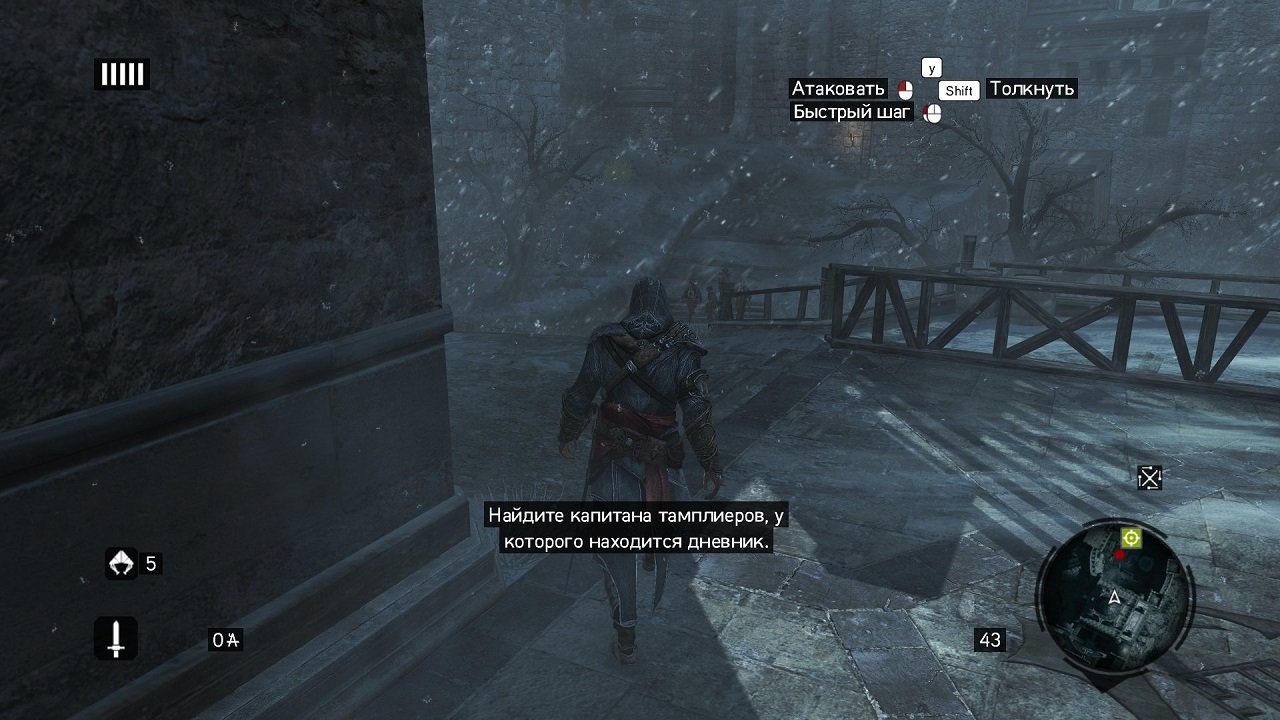The height and width of the screenshot is (720, 1280).
Task: Click the Толкнуть action label
Action: pyautogui.click(x=1031, y=90)
